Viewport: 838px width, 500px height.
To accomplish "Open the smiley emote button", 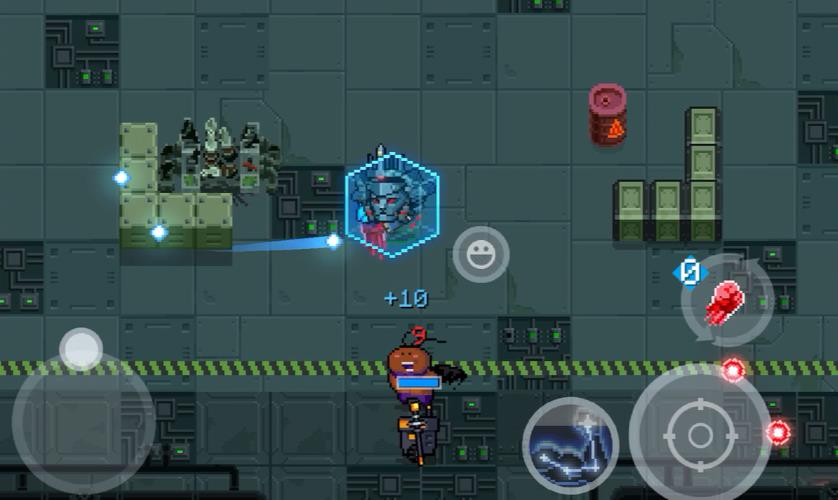I will (x=481, y=254).
